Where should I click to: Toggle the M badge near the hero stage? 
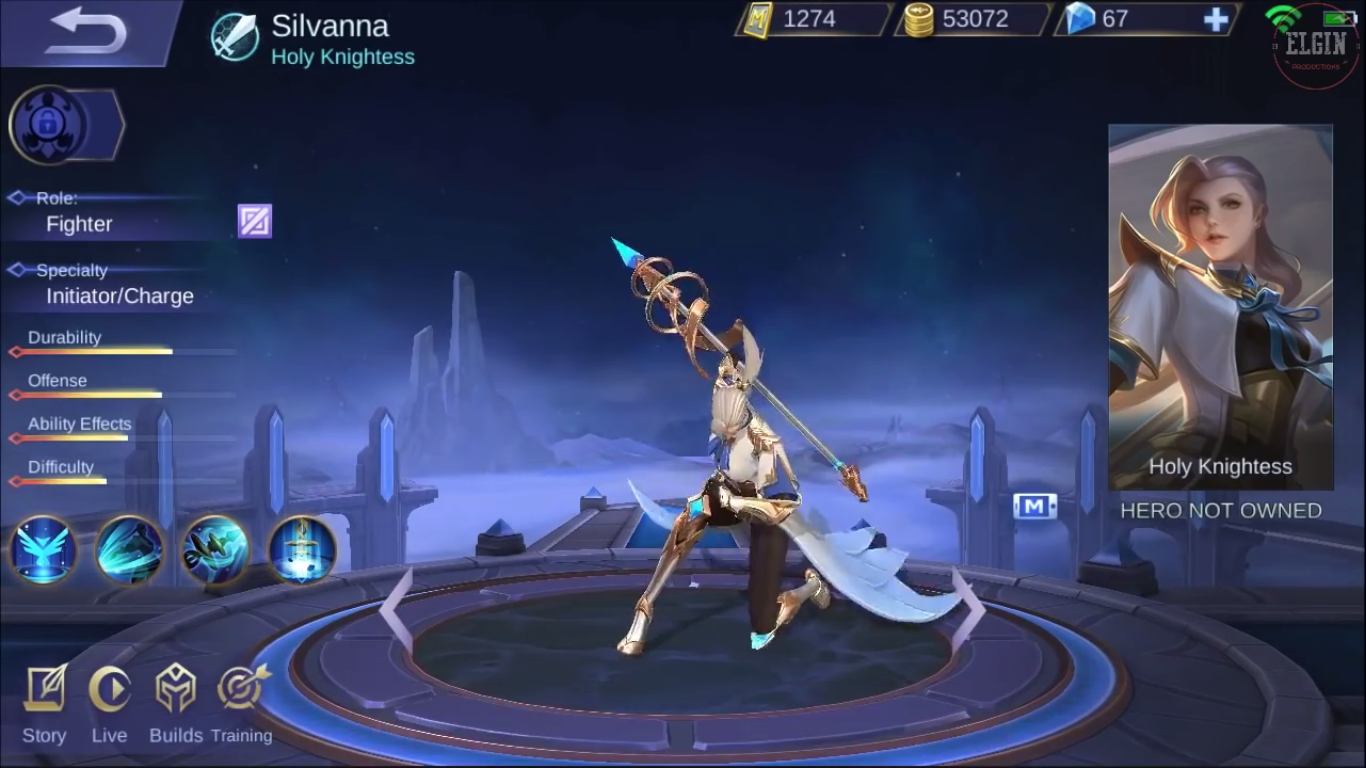click(x=1037, y=507)
